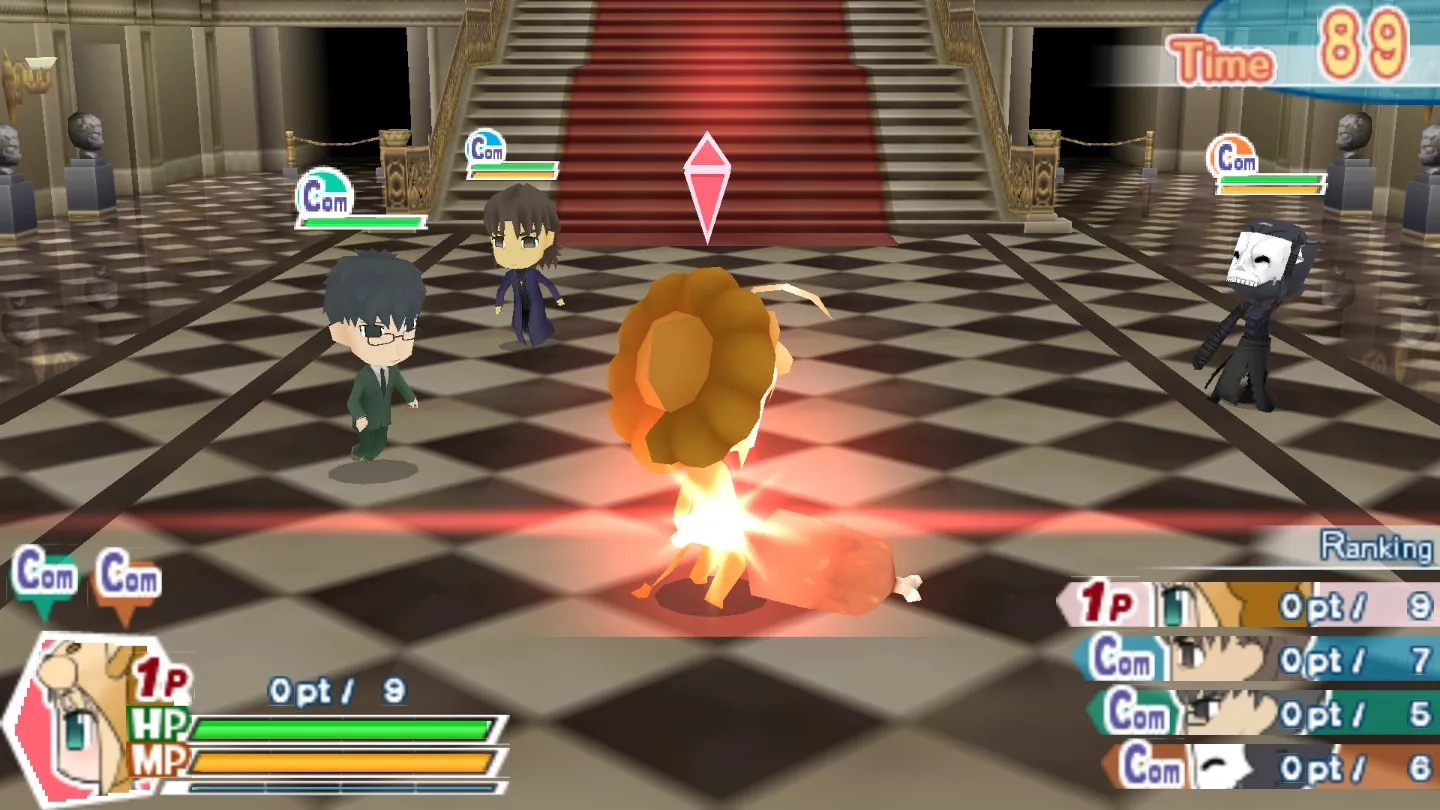Click the teal Com marker beside the 1P portrait

coord(44,579)
